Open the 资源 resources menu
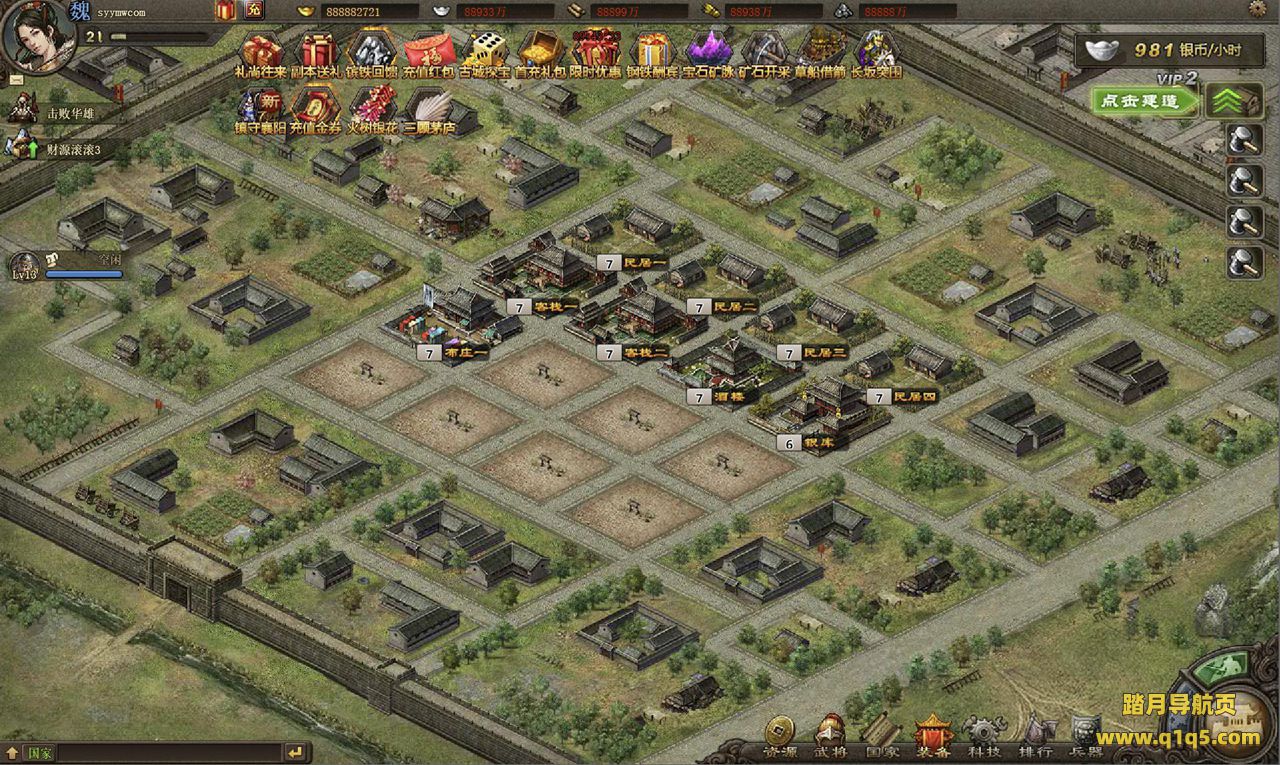The height and width of the screenshot is (765, 1280). tap(779, 734)
